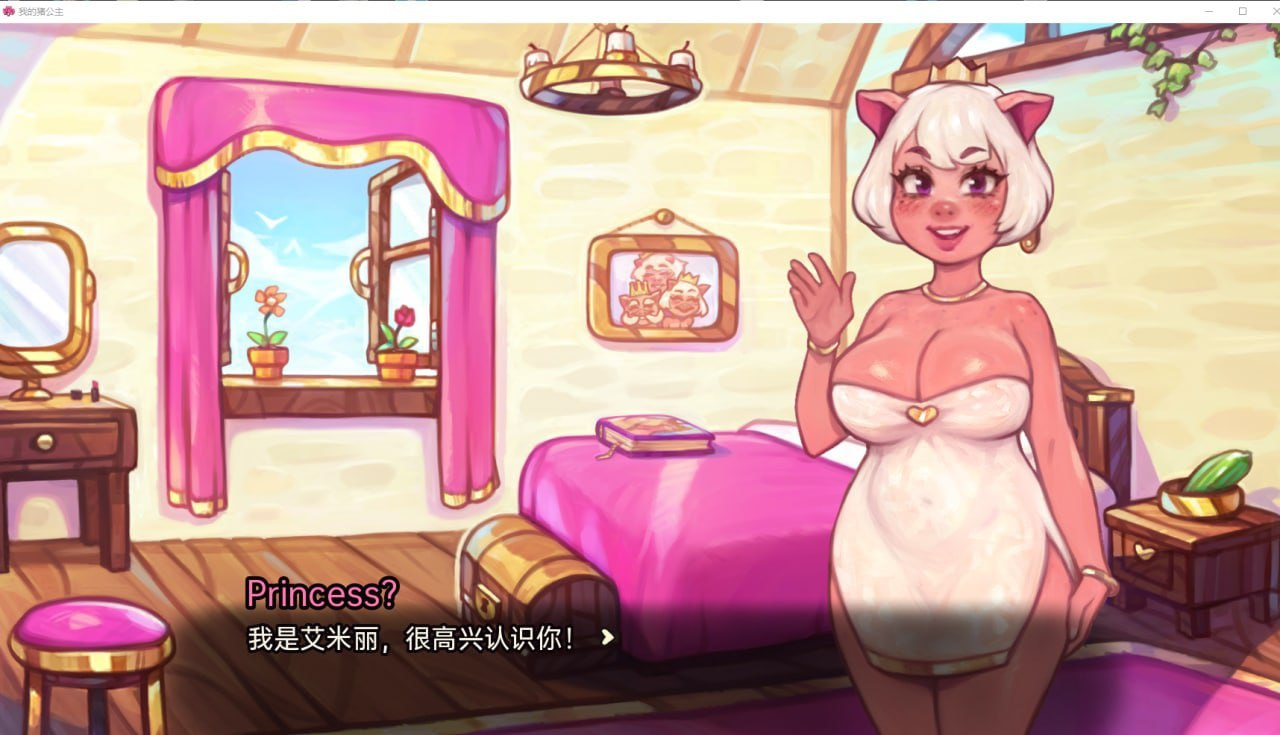Click the lock on the treasure chest
Viewport: 1280px width, 735px height.
coord(488,603)
